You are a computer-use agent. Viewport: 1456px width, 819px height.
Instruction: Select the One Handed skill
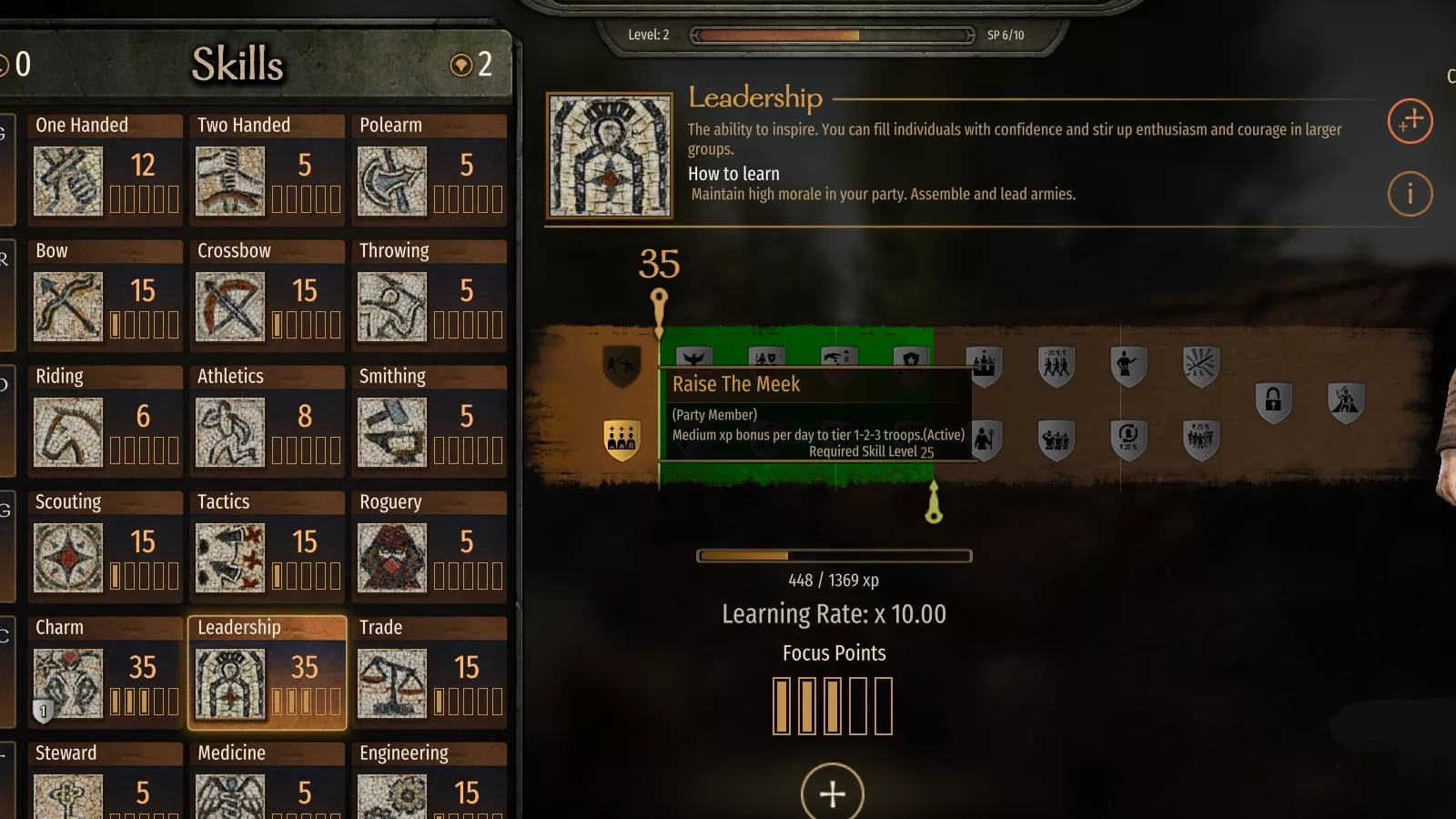(x=106, y=169)
